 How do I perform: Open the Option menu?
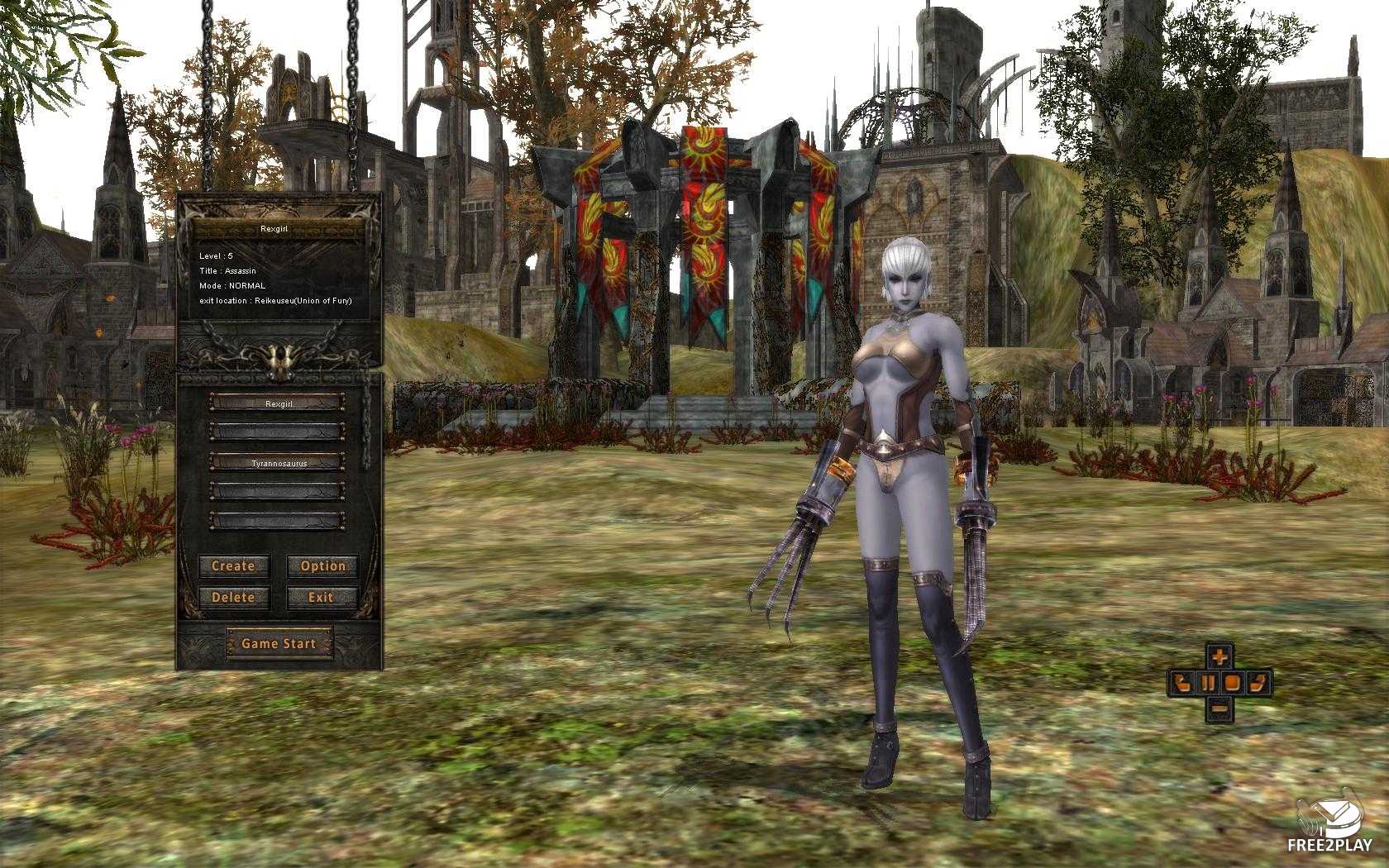point(322,566)
